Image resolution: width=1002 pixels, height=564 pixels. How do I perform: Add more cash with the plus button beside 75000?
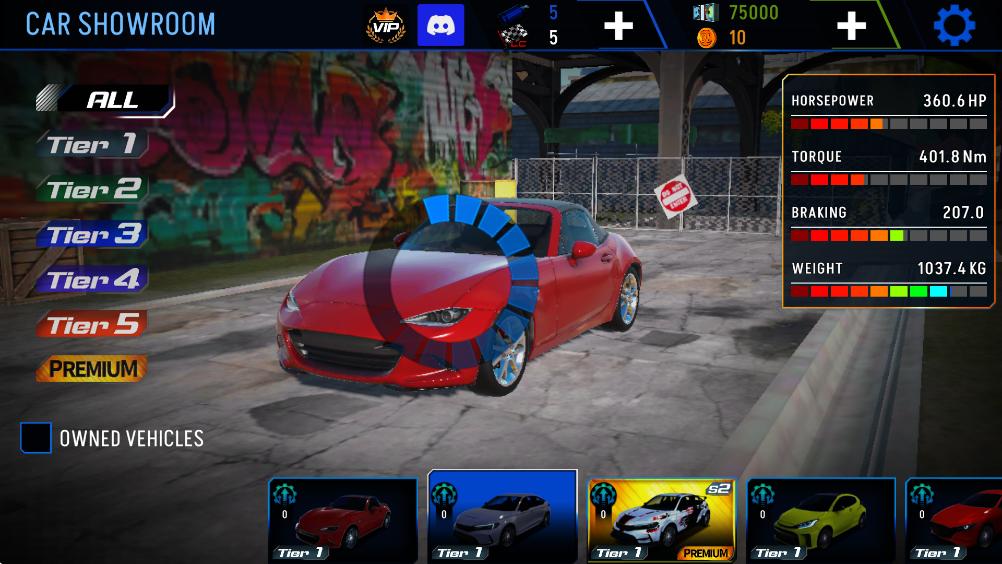click(851, 26)
